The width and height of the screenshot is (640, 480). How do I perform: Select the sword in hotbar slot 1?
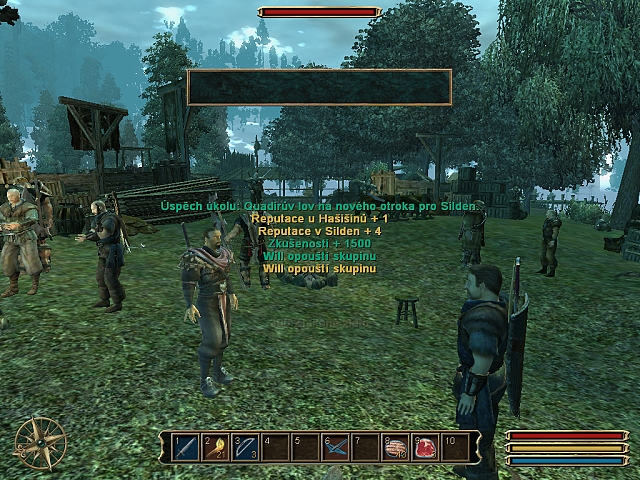pyautogui.click(x=186, y=447)
